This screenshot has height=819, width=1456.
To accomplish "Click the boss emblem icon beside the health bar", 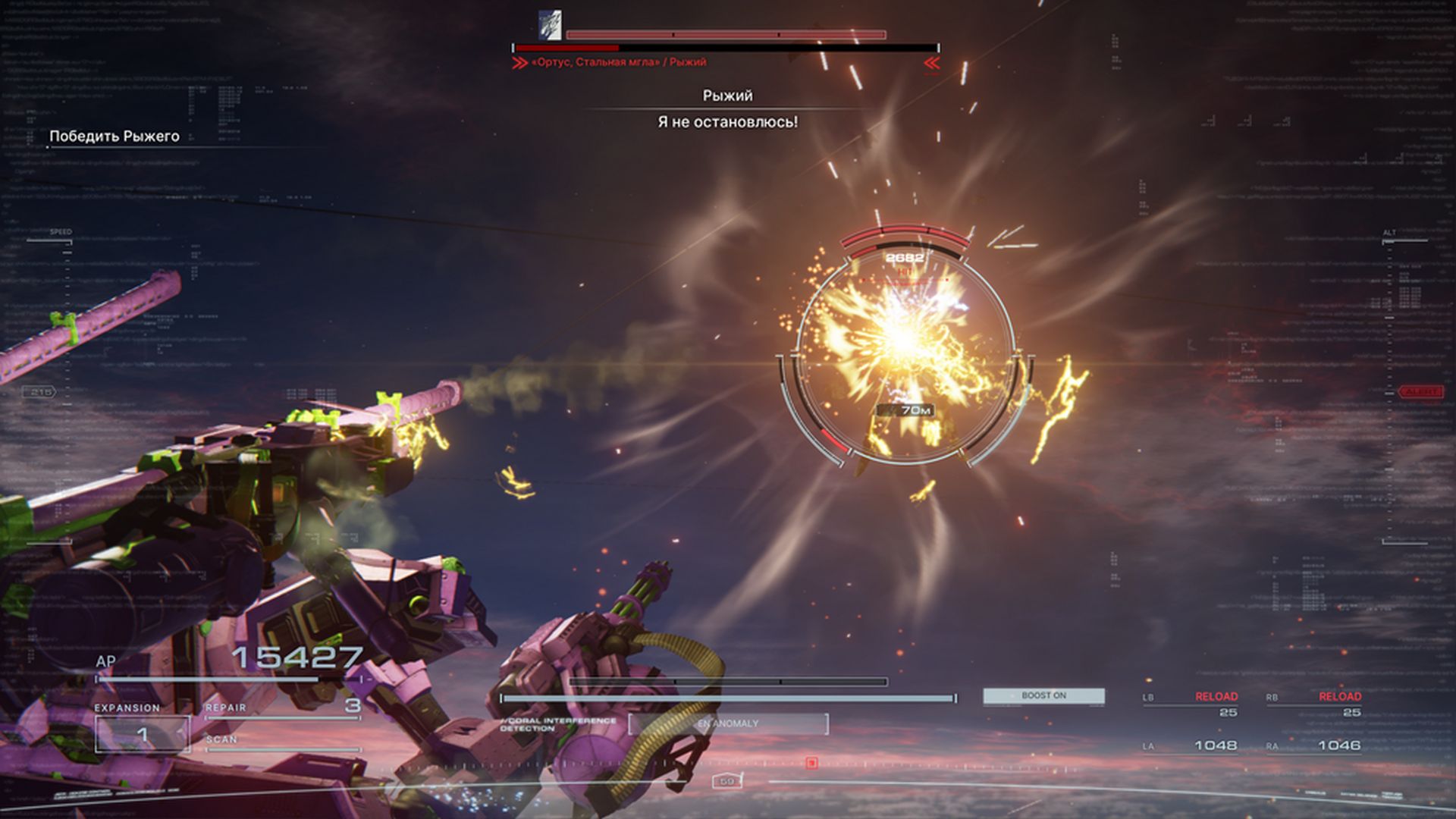I will tap(550, 25).
